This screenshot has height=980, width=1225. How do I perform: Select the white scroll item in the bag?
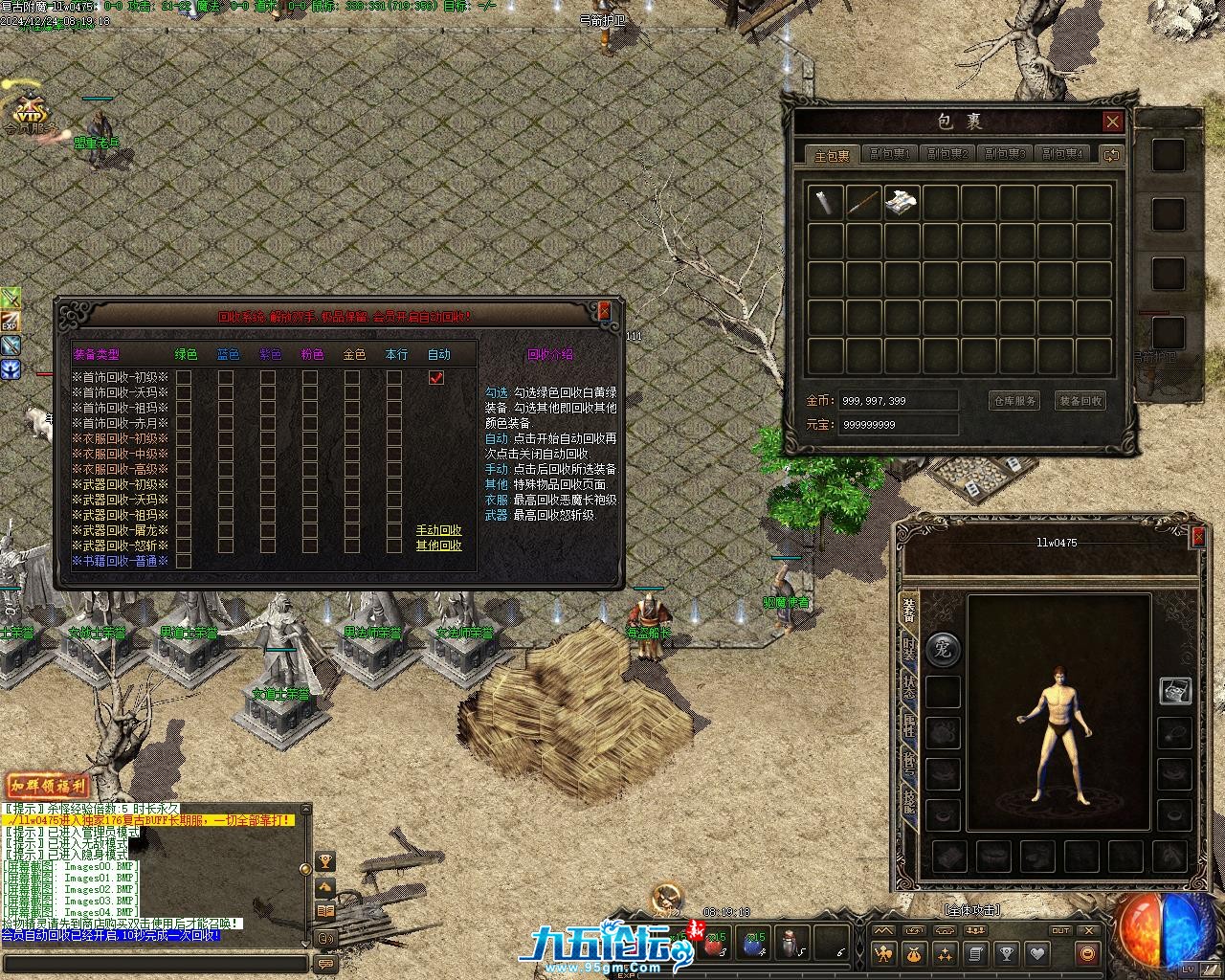[x=826, y=203]
